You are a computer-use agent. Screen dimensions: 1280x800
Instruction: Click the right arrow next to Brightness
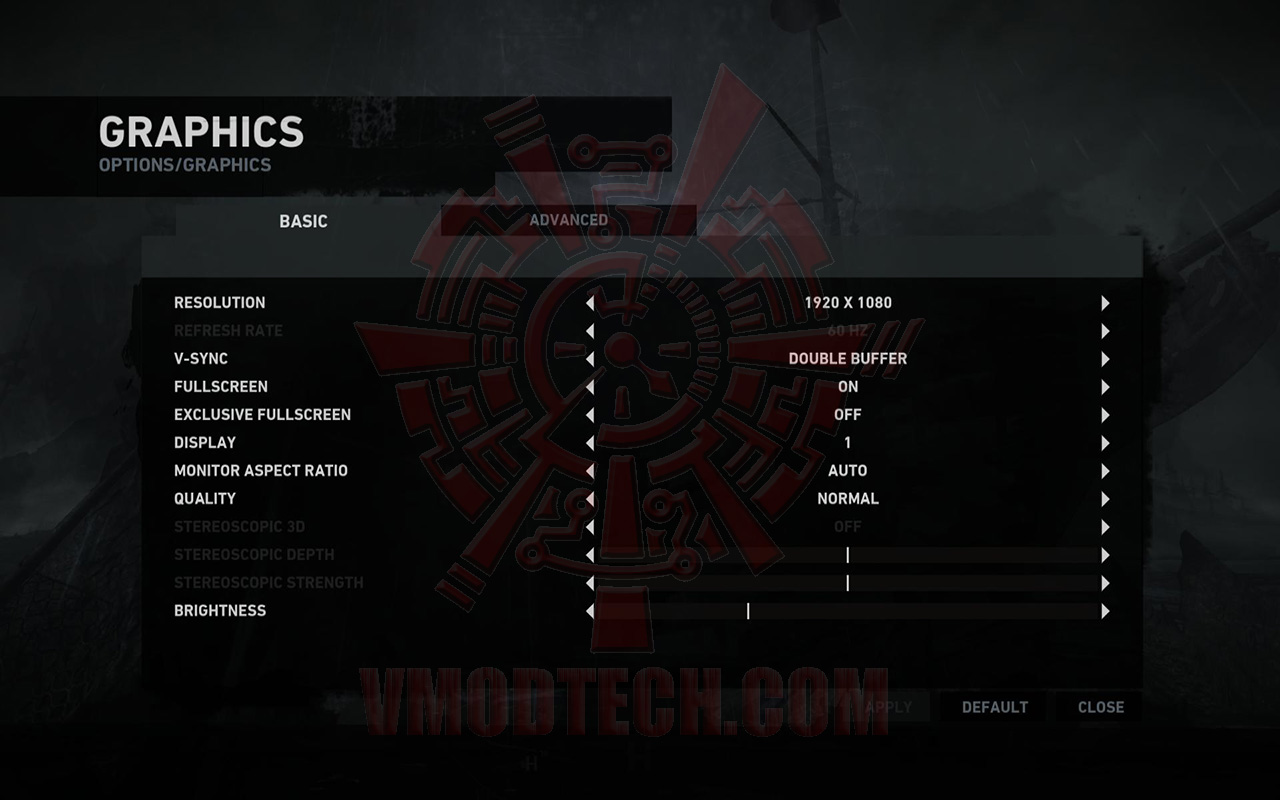tap(1104, 610)
